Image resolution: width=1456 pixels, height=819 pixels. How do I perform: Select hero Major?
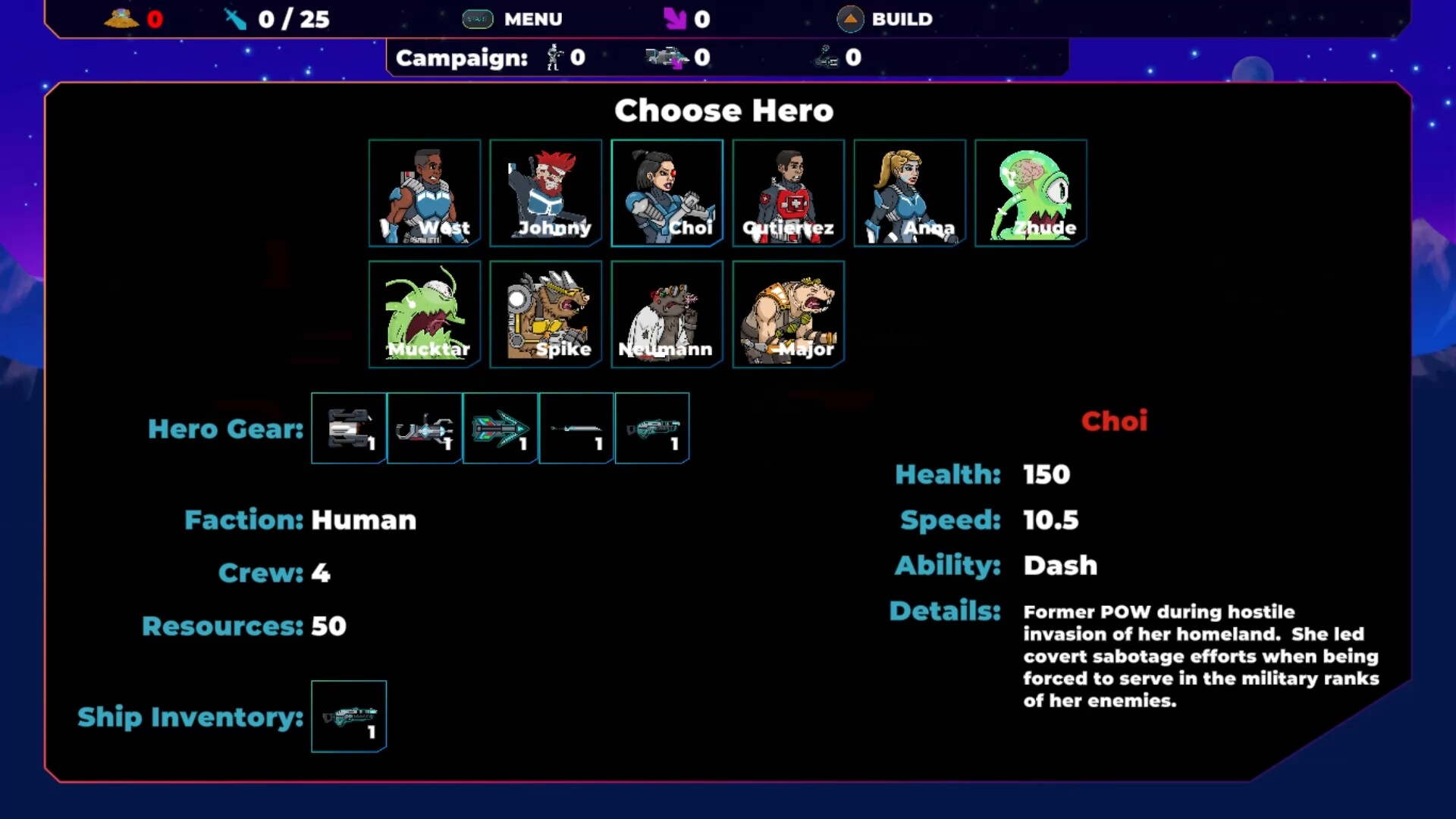[788, 314]
